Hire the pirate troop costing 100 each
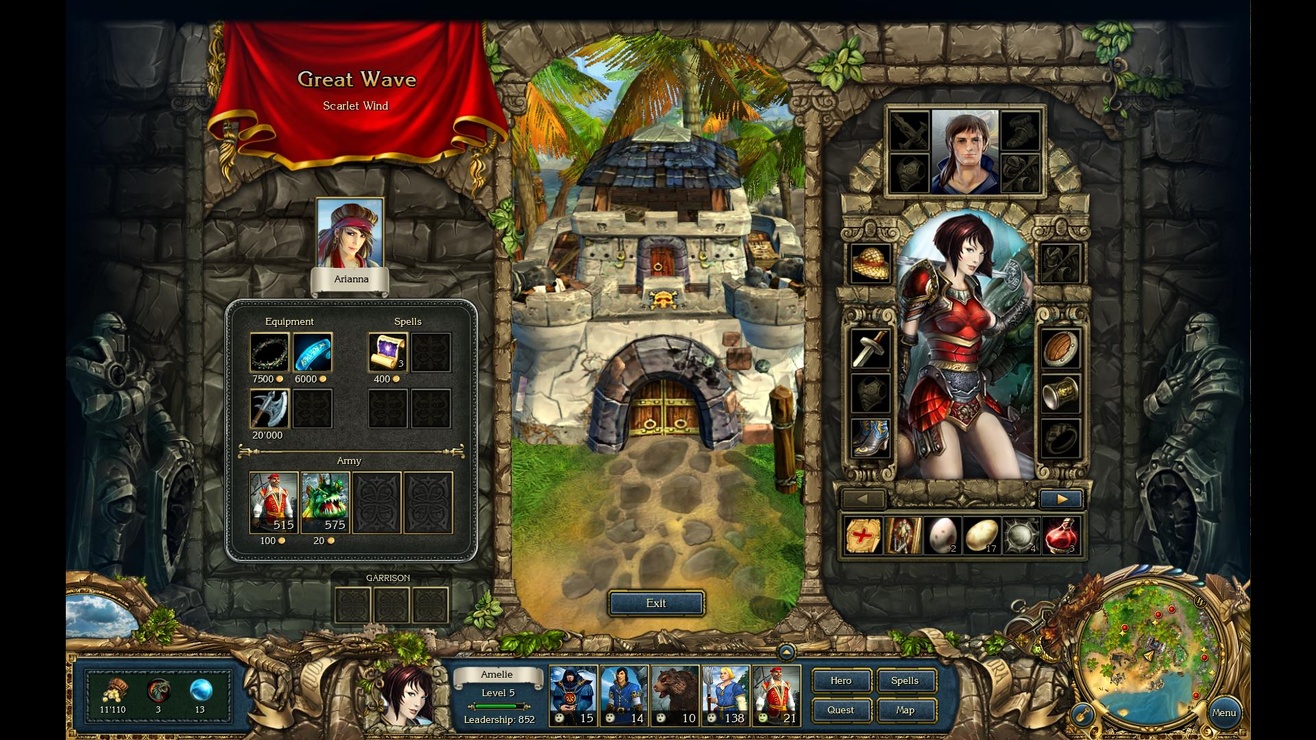The width and height of the screenshot is (1316, 740). click(x=274, y=502)
